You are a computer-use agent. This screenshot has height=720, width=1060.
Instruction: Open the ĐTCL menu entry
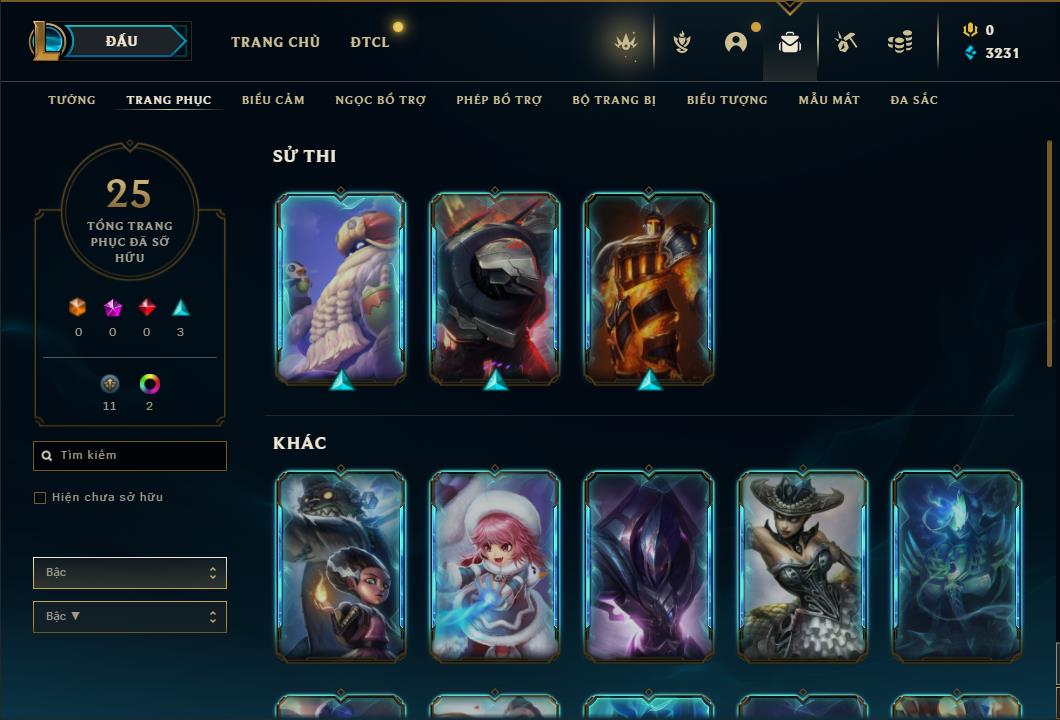tap(370, 42)
